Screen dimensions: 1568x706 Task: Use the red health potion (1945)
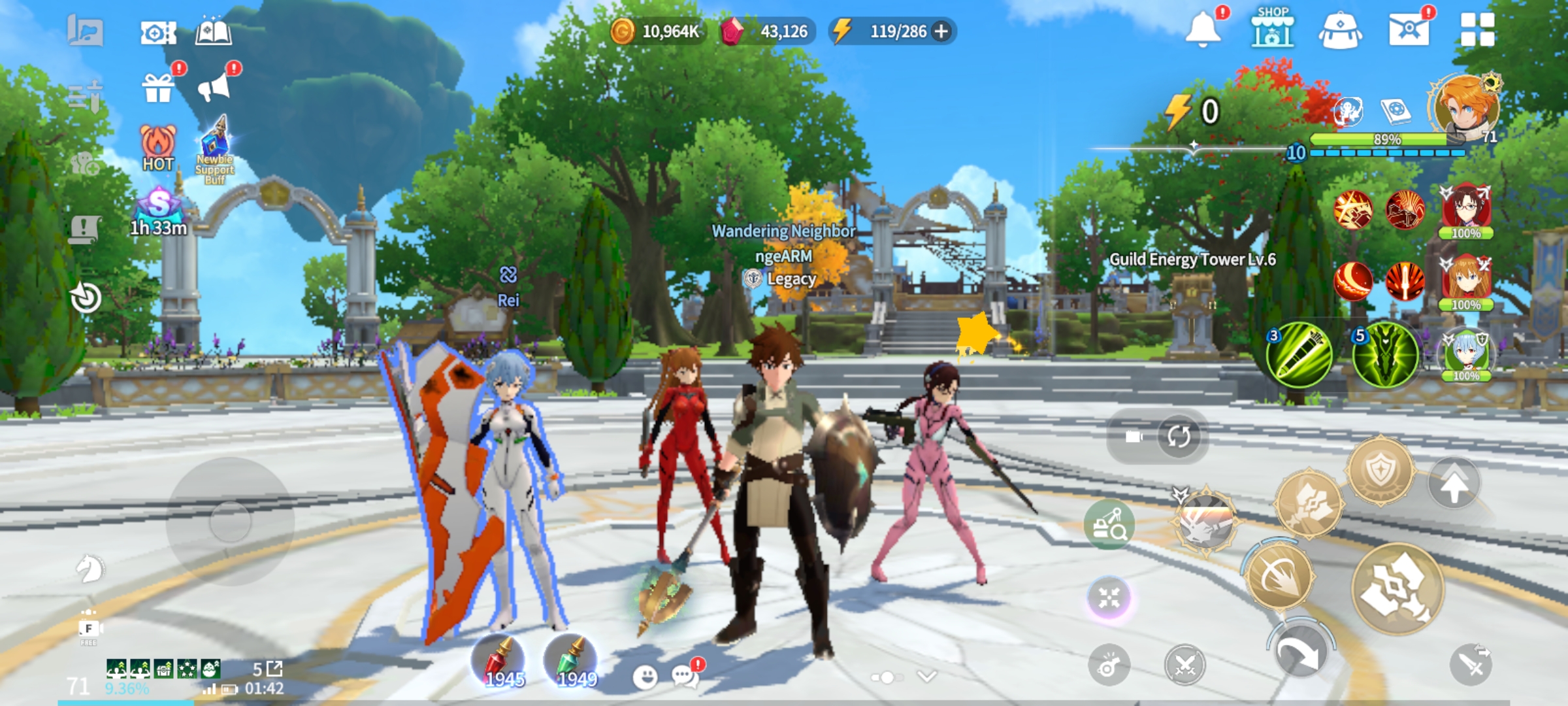coord(499,662)
